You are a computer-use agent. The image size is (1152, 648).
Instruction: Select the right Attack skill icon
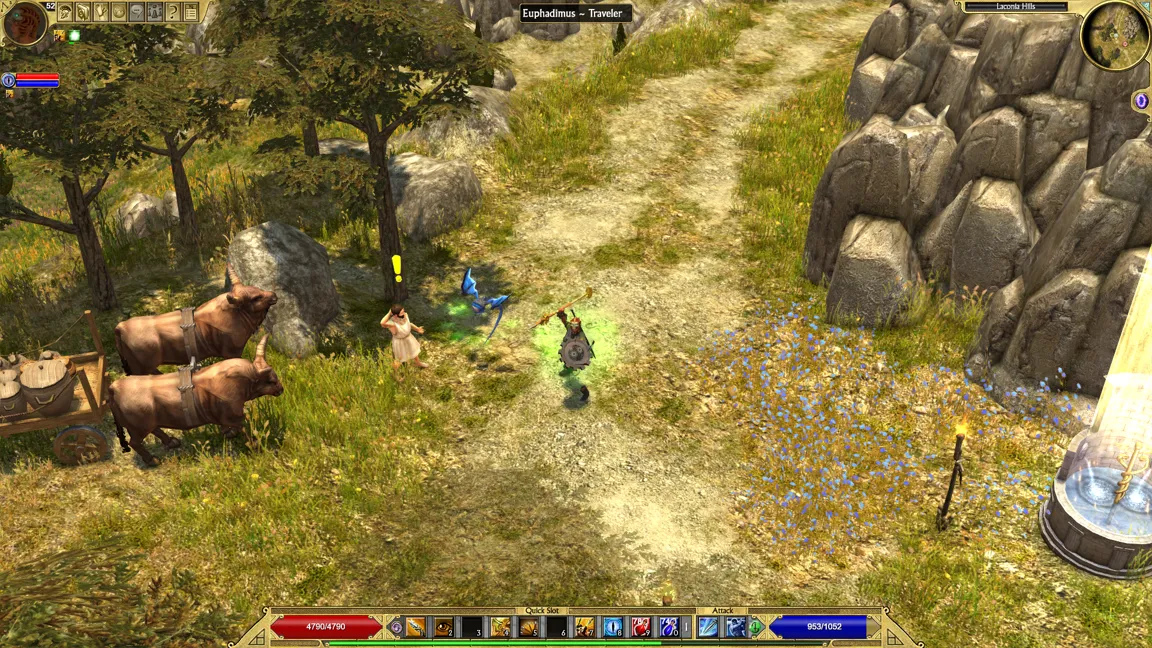736,627
